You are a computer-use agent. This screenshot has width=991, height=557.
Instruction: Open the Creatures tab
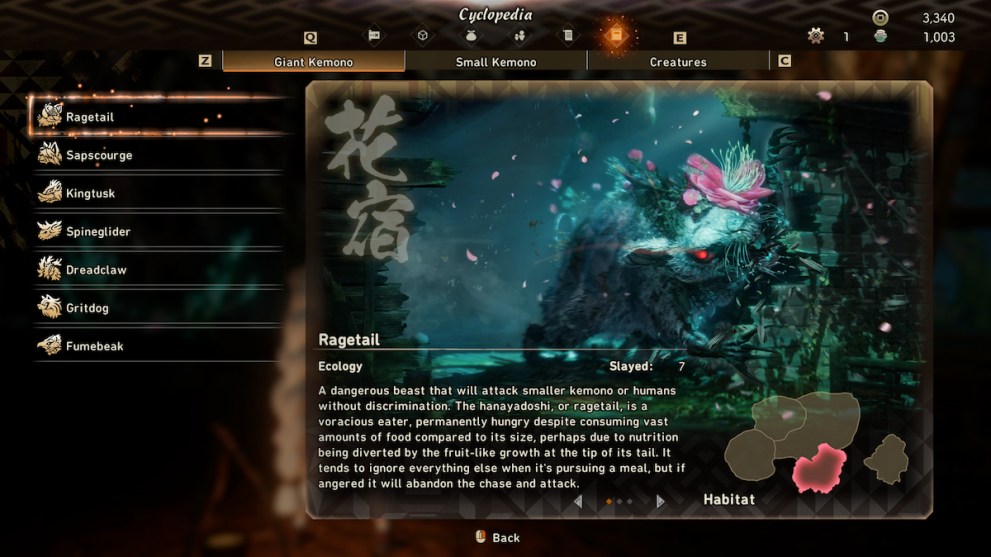point(678,62)
